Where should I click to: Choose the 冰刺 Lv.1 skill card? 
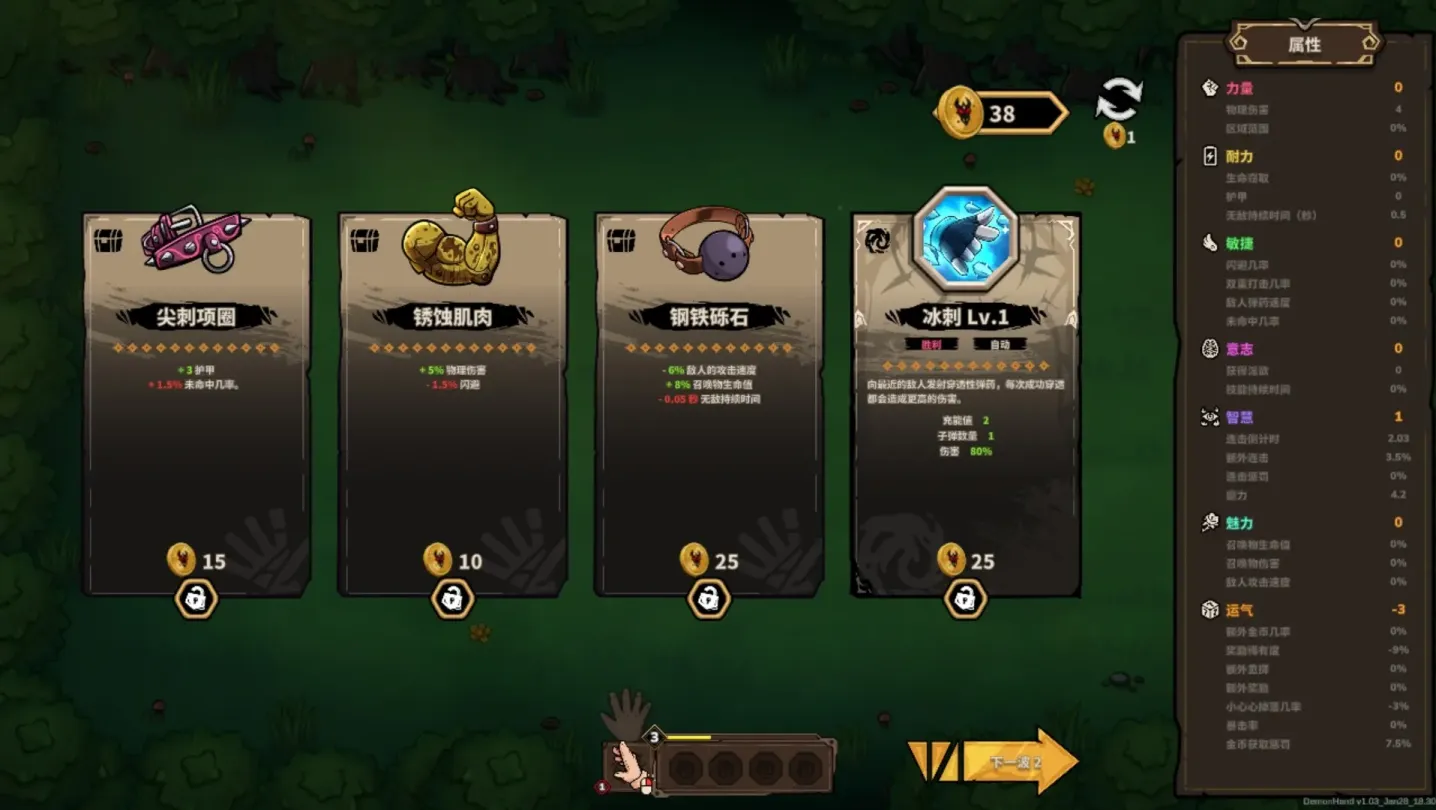click(x=966, y=400)
